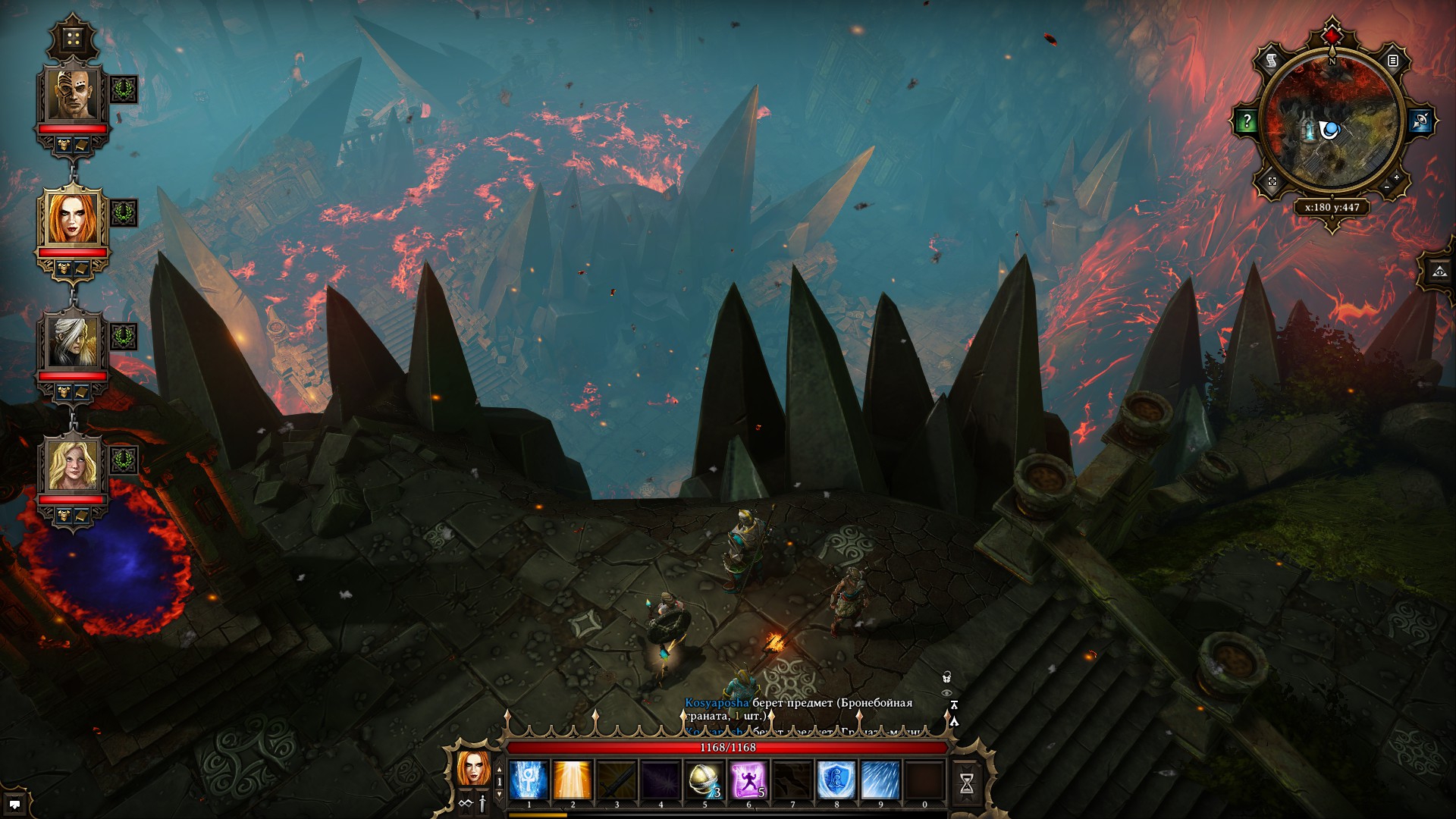Activate the ankh resurrection skill in hotbar
The height and width of the screenshot is (819, 1456).
[529, 780]
